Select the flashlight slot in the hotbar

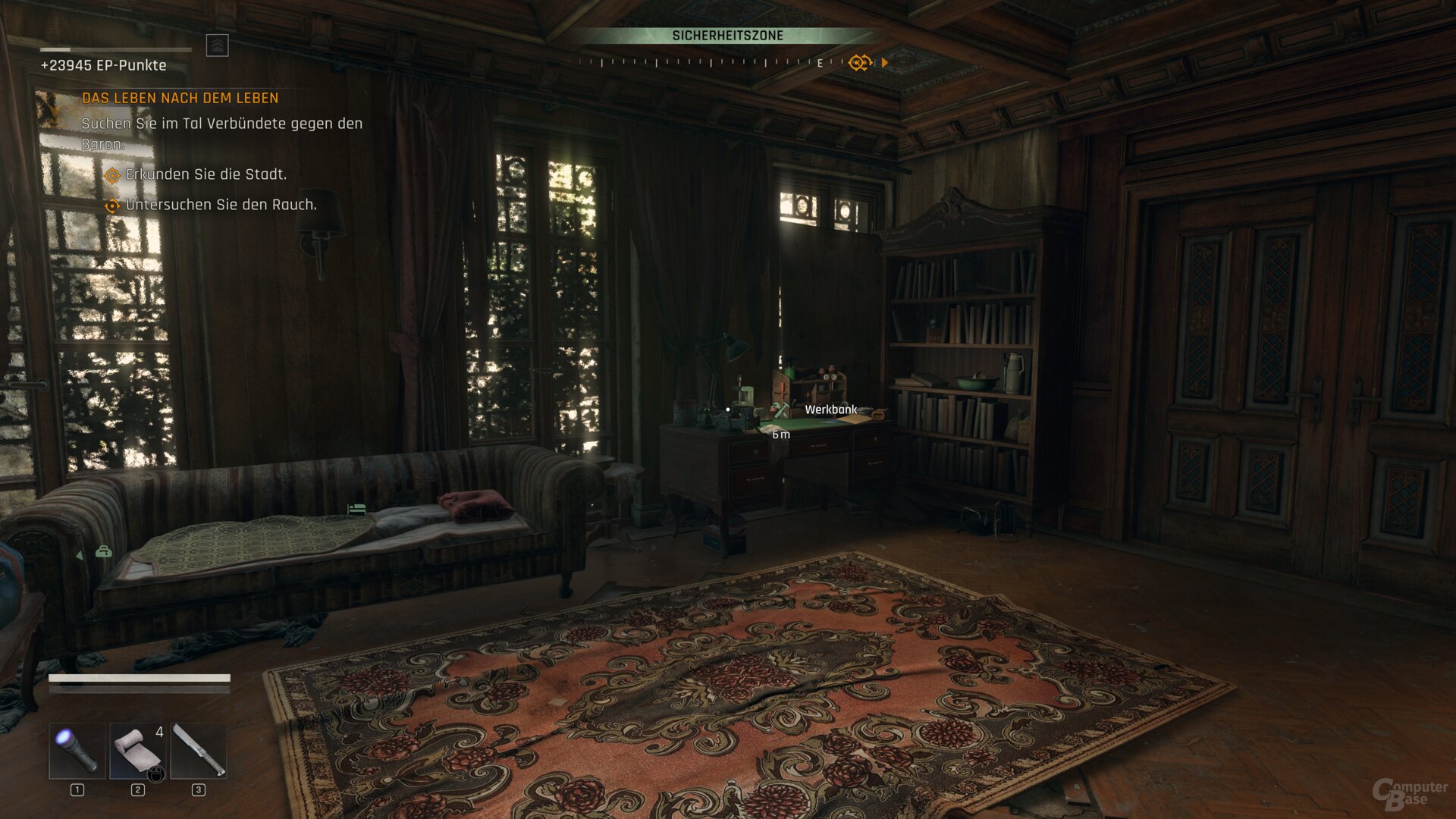(77, 751)
